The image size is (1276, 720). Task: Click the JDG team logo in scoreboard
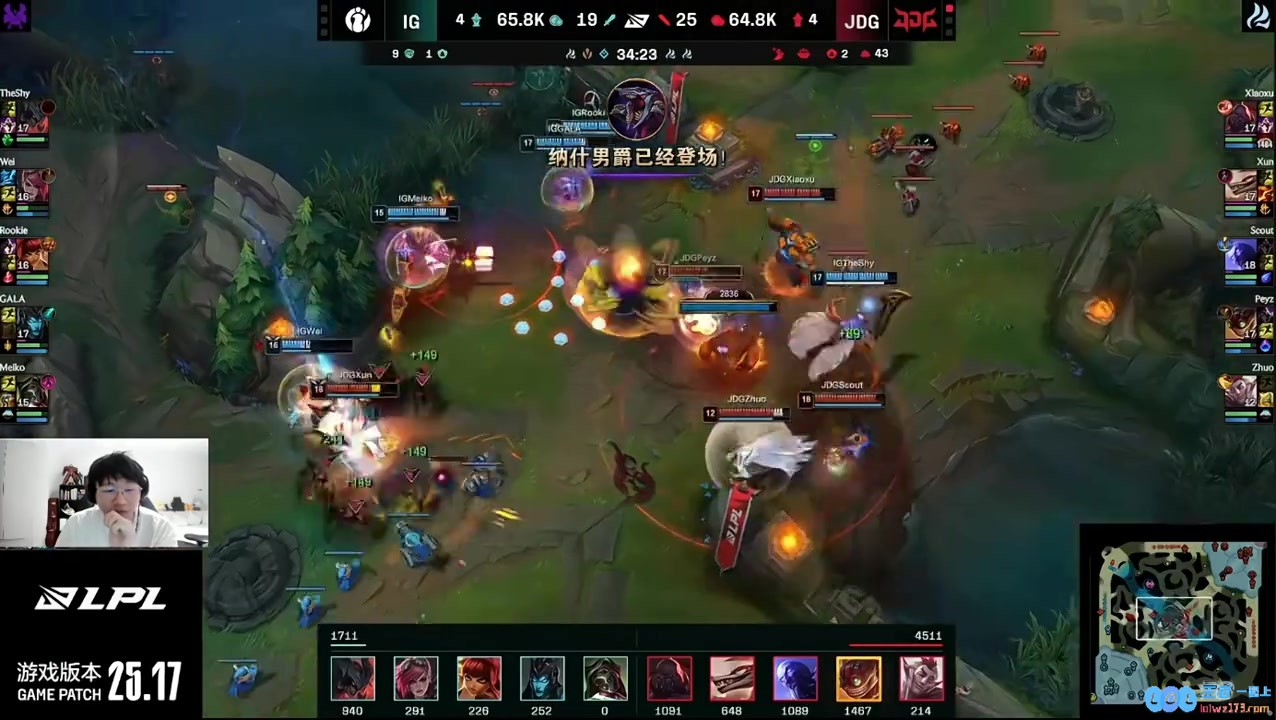pos(914,20)
